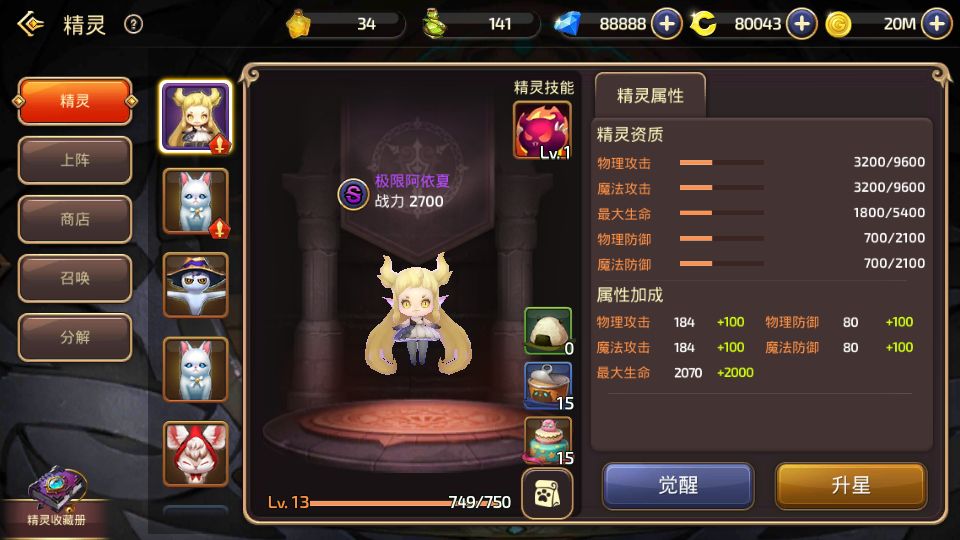The width and height of the screenshot is (960, 540).
Task: Tap the 觉醒 awaken button
Action: coord(677,486)
